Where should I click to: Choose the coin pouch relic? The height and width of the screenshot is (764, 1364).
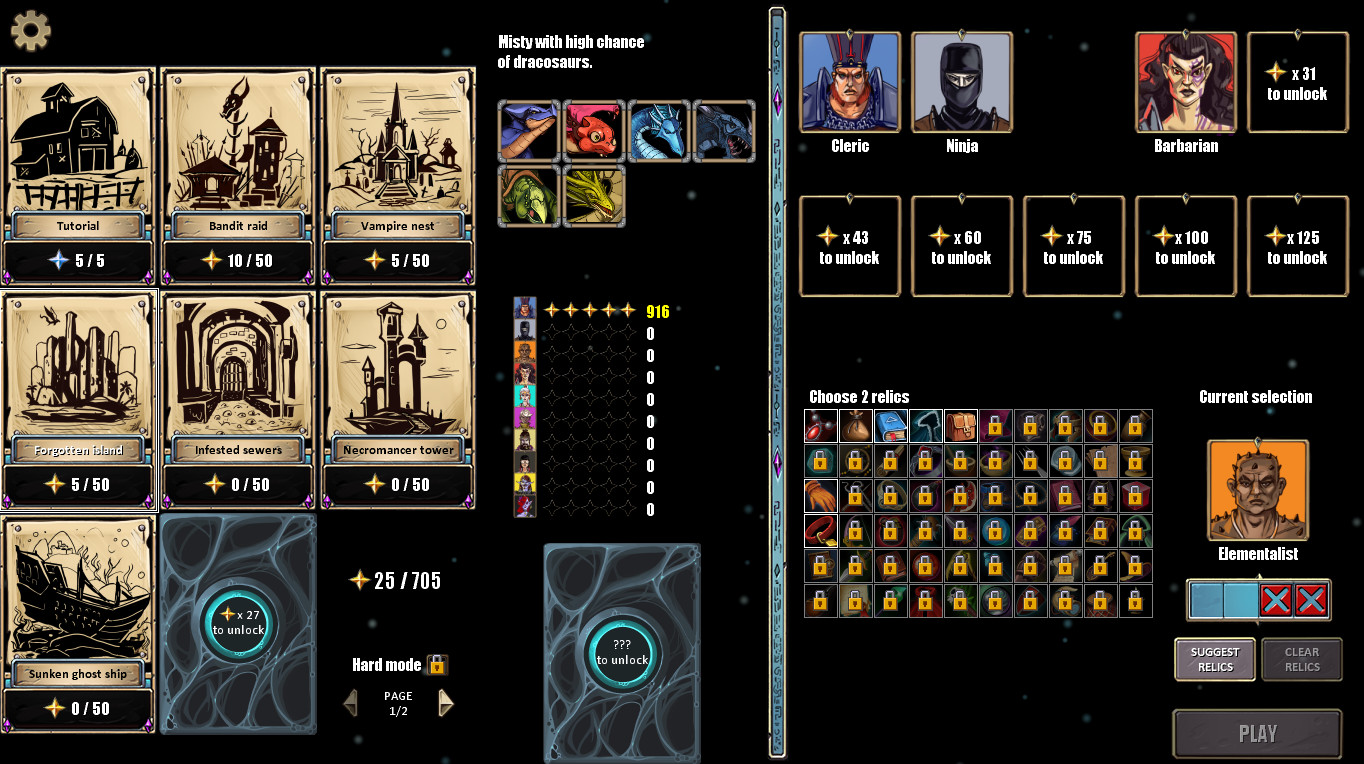855,426
